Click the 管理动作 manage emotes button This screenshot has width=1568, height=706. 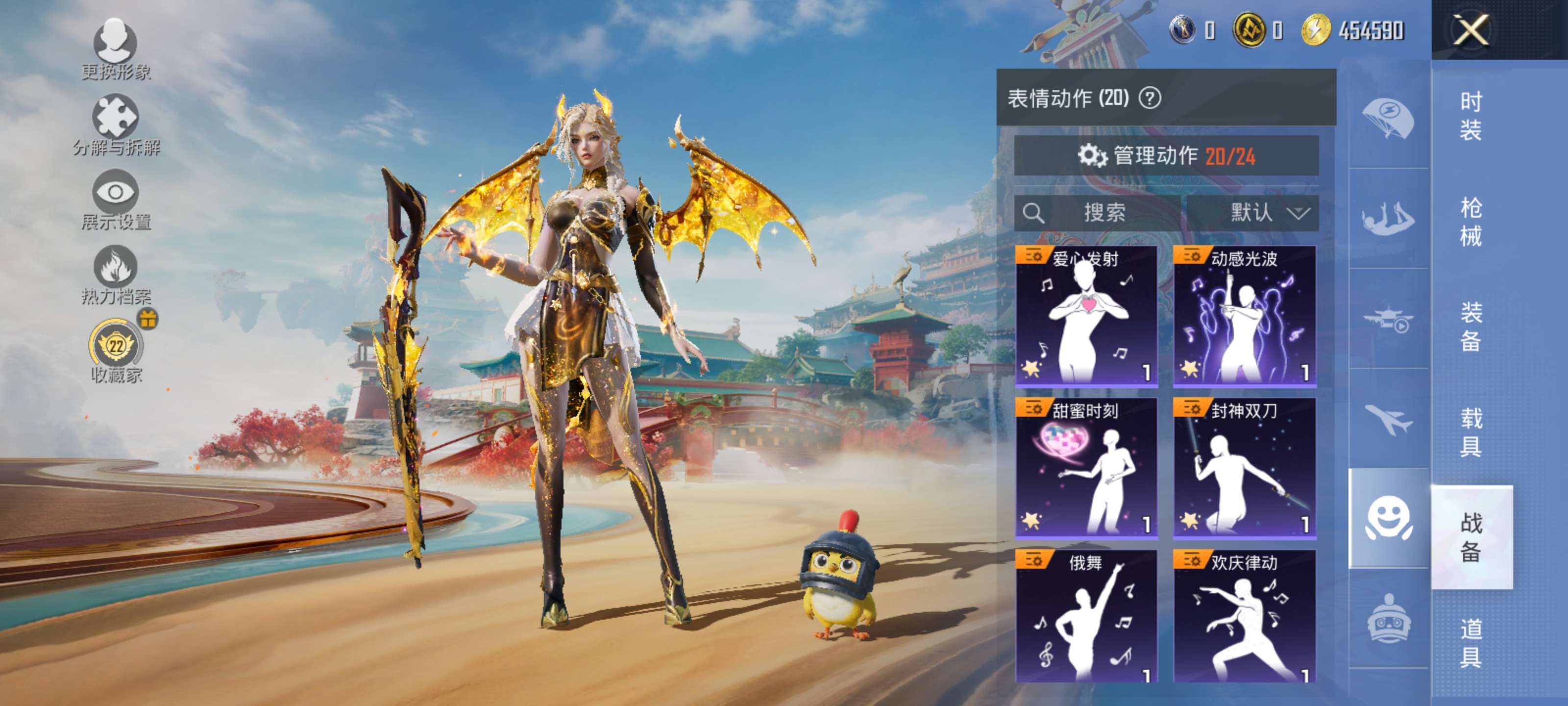click(1166, 156)
